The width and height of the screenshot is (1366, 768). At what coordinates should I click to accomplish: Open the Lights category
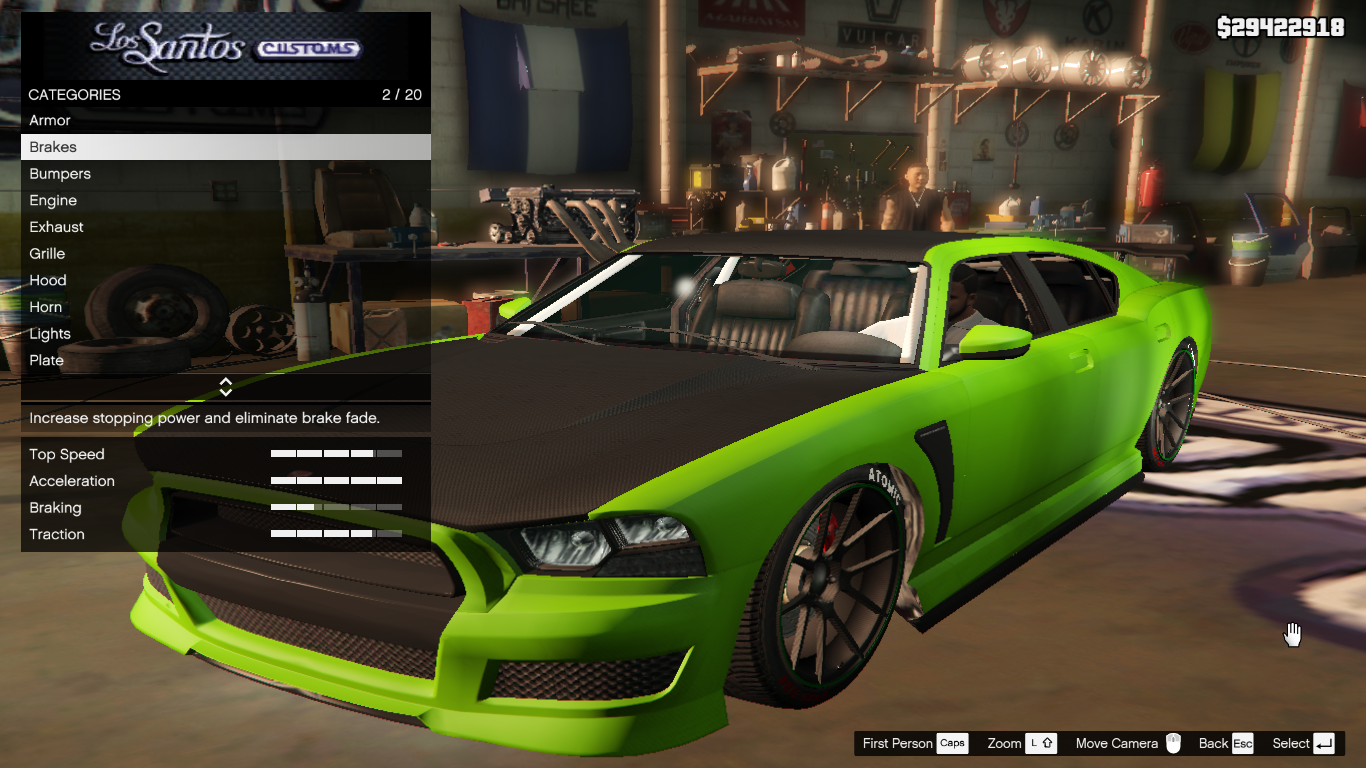click(x=50, y=334)
